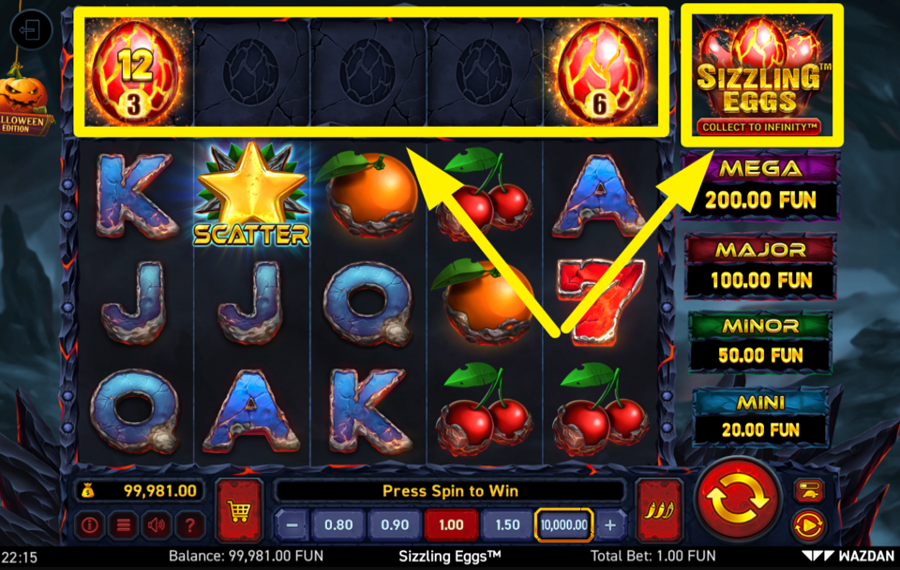
Task: Select the 1.00 bet value
Action: [x=451, y=524]
